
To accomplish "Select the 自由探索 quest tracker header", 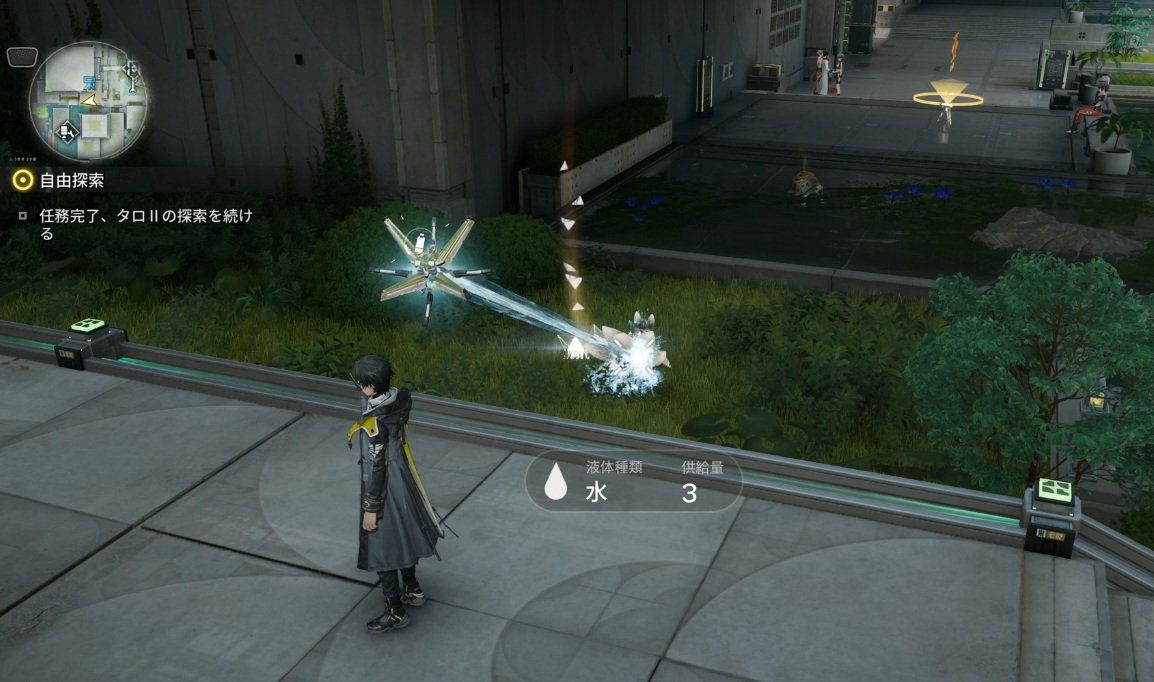I will coord(71,181).
